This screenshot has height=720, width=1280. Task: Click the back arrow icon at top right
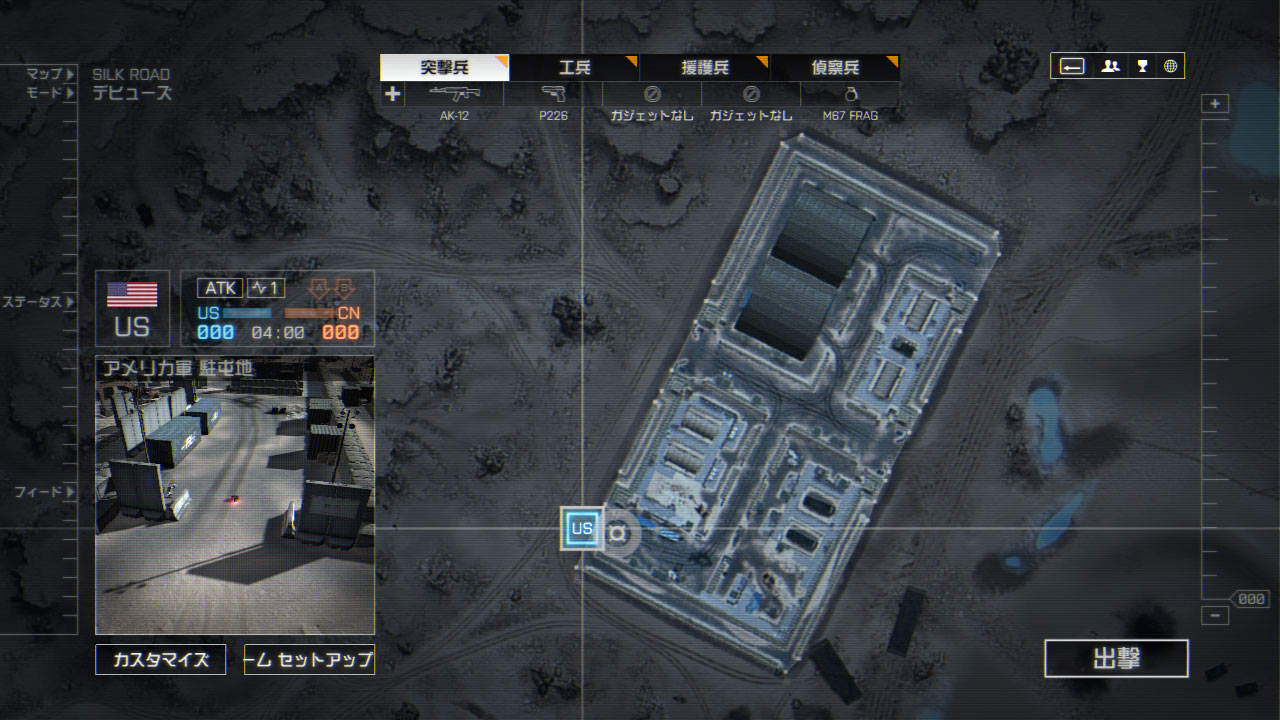tap(1072, 66)
